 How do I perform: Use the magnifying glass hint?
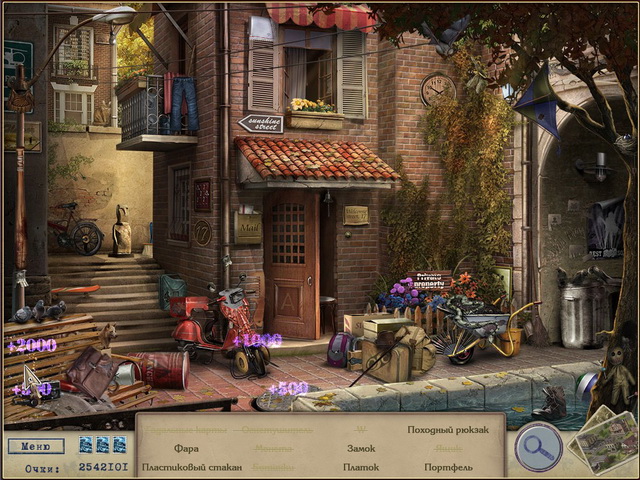537,447
